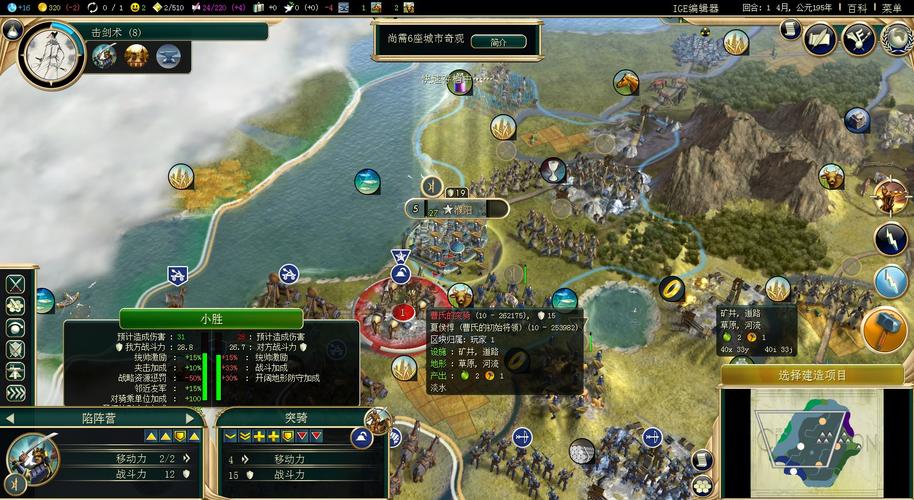Open the hammer production notification

(x=885, y=329)
